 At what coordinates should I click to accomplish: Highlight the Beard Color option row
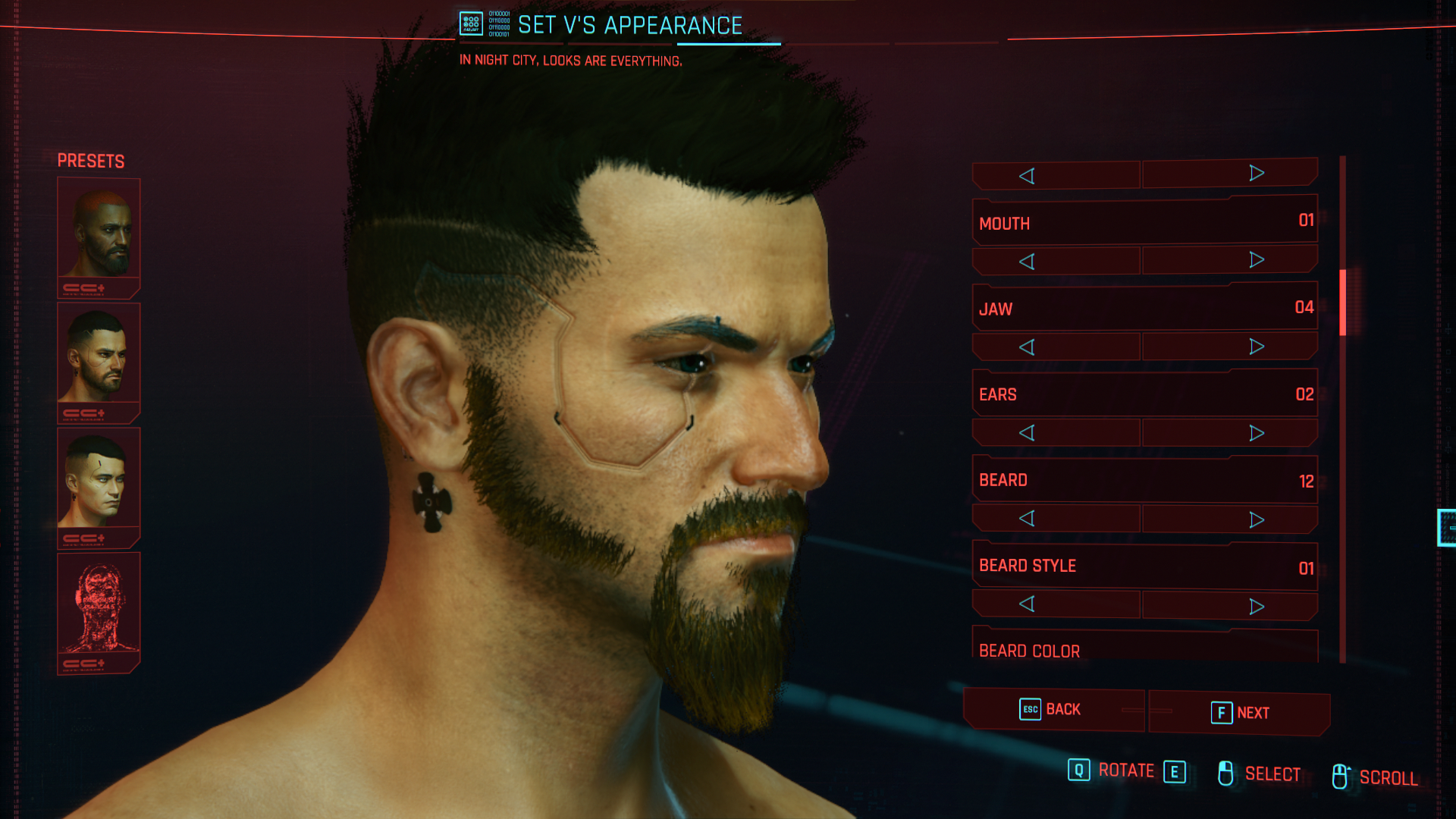(1144, 649)
